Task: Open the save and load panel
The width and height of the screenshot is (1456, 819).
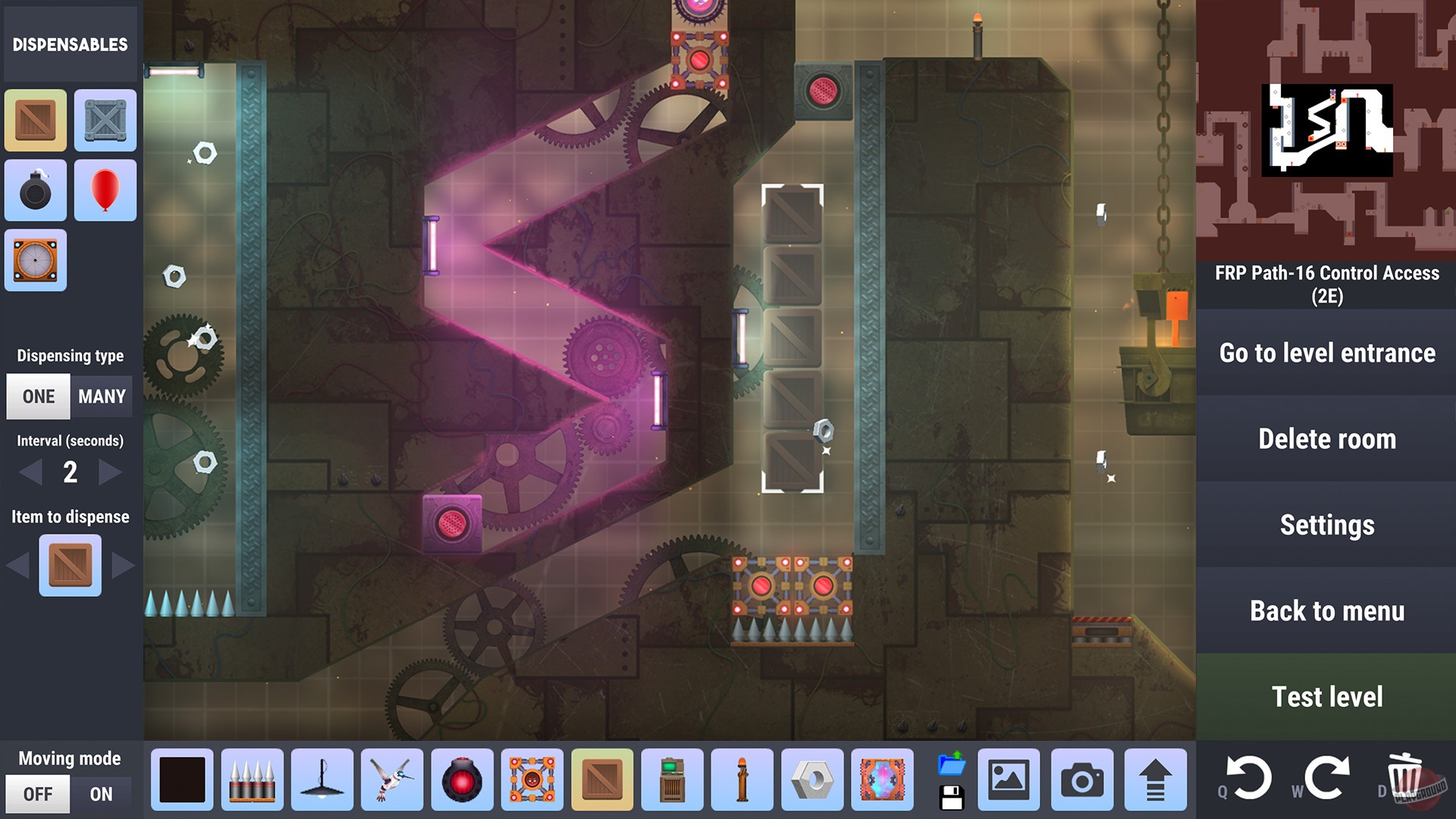Action: pyautogui.click(x=952, y=780)
